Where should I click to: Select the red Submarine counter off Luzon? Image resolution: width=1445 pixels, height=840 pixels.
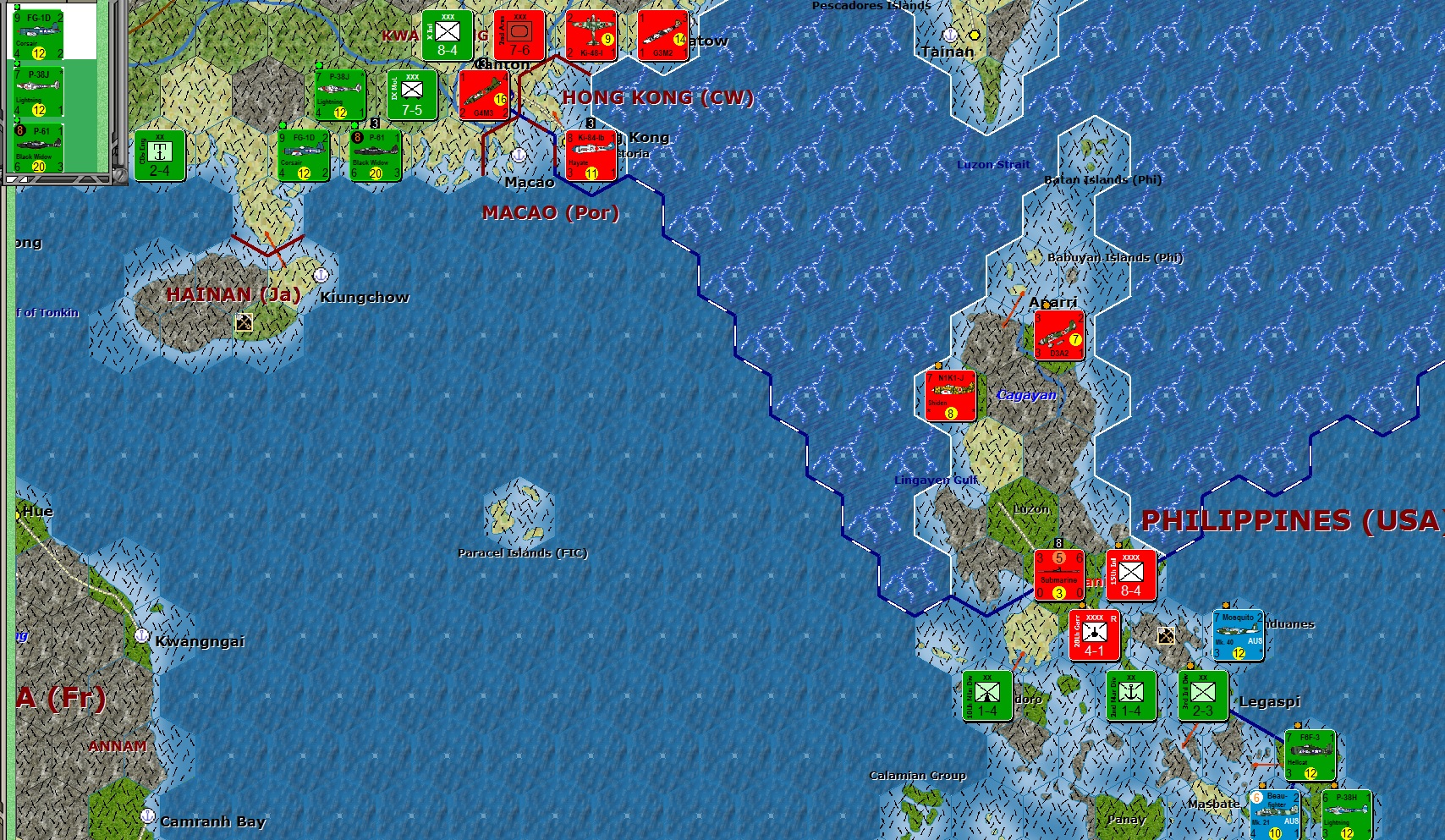click(x=1059, y=574)
